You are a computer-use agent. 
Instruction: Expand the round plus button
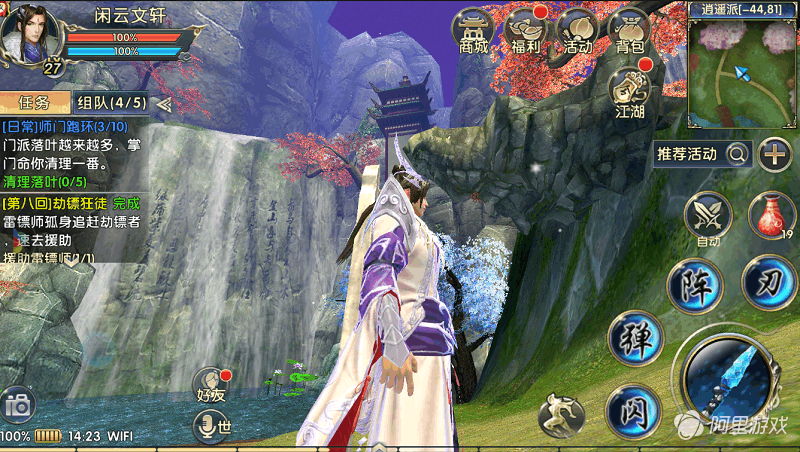click(775, 154)
